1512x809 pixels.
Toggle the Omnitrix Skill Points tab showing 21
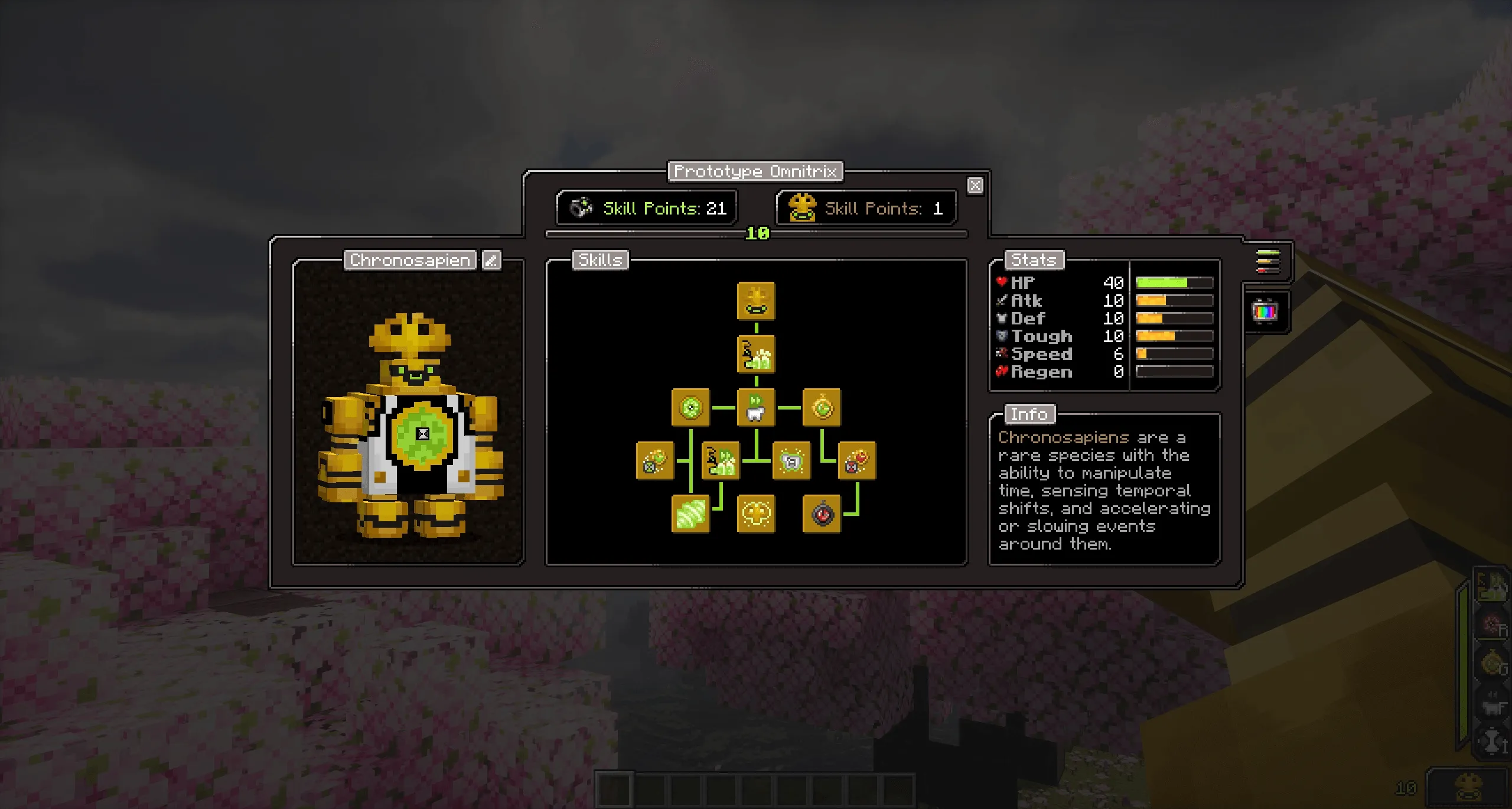pos(646,208)
